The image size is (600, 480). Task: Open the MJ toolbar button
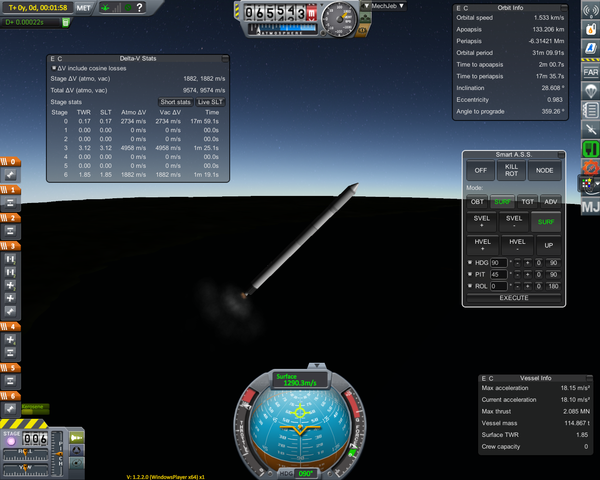[x=590, y=207]
